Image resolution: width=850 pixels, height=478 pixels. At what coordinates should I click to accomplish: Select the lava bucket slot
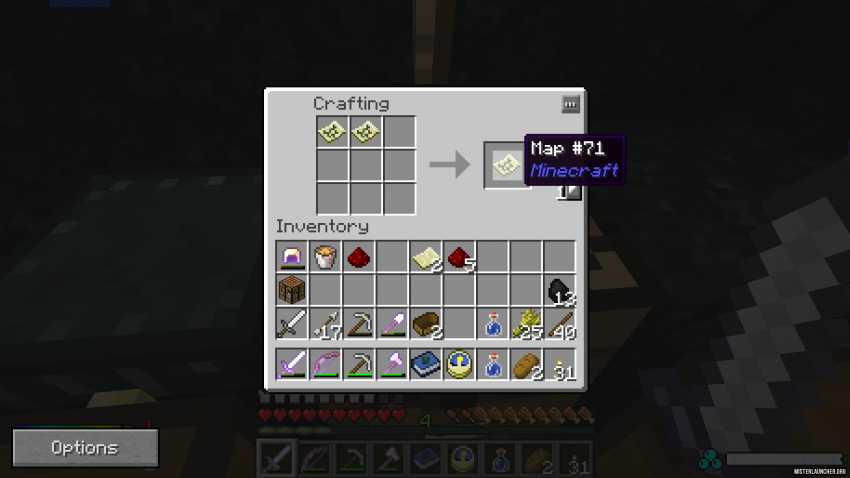[x=325, y=258]
